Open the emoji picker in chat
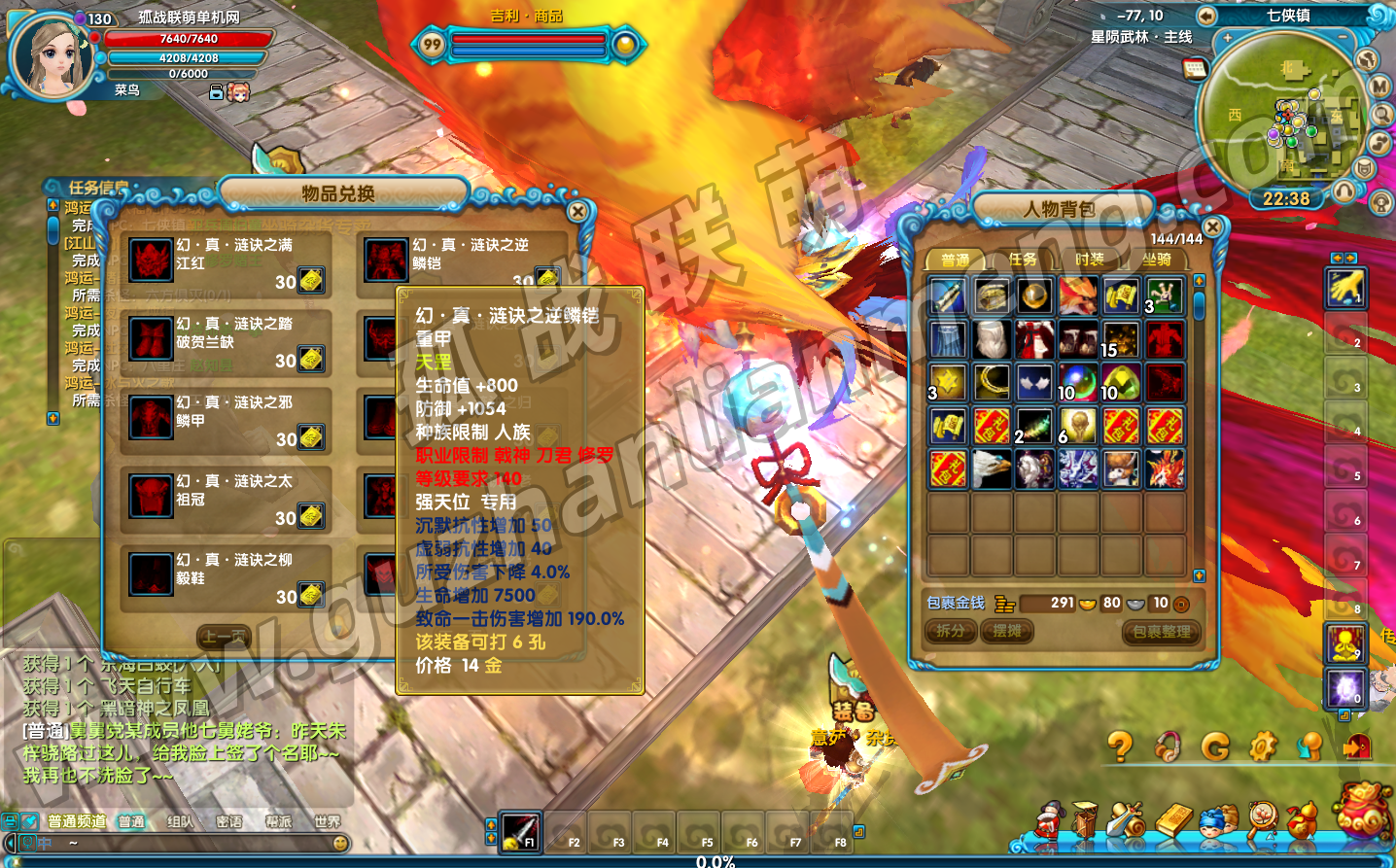This screenshot has width=1396, height=868. pos(340,843)
